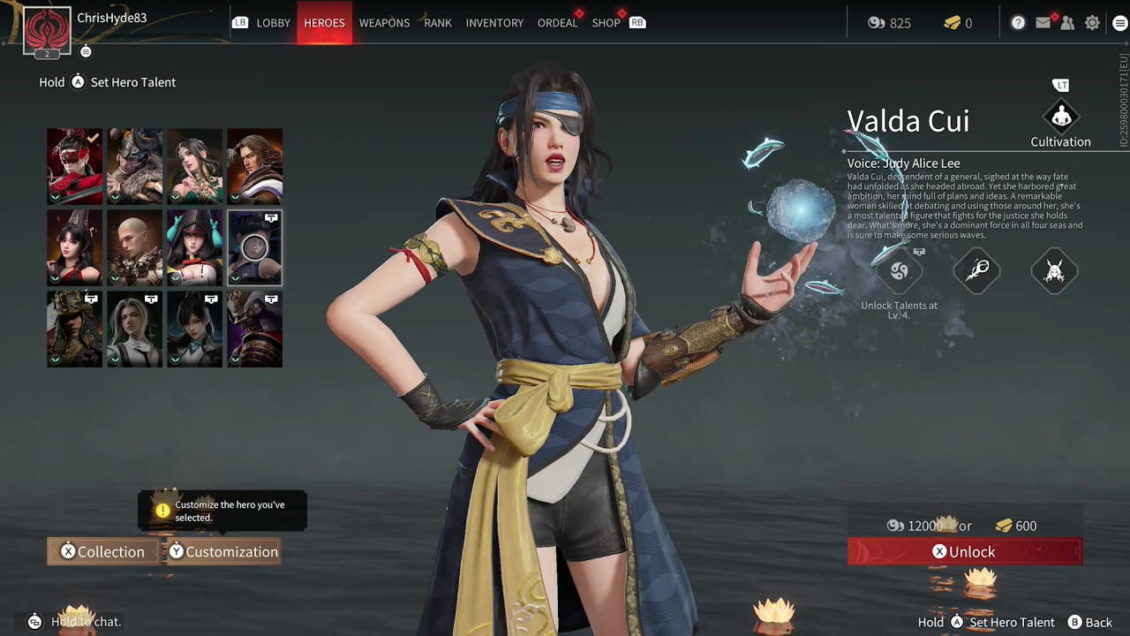This screenshot has height=636, width=1130.
Task: Open the mail envelope icon
Action: 1043,23
